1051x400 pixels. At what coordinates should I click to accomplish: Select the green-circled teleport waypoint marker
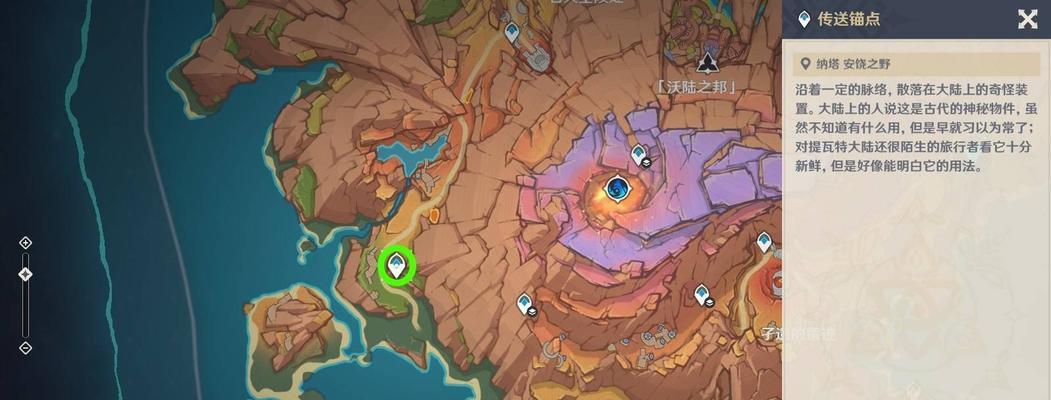[399, 265]
